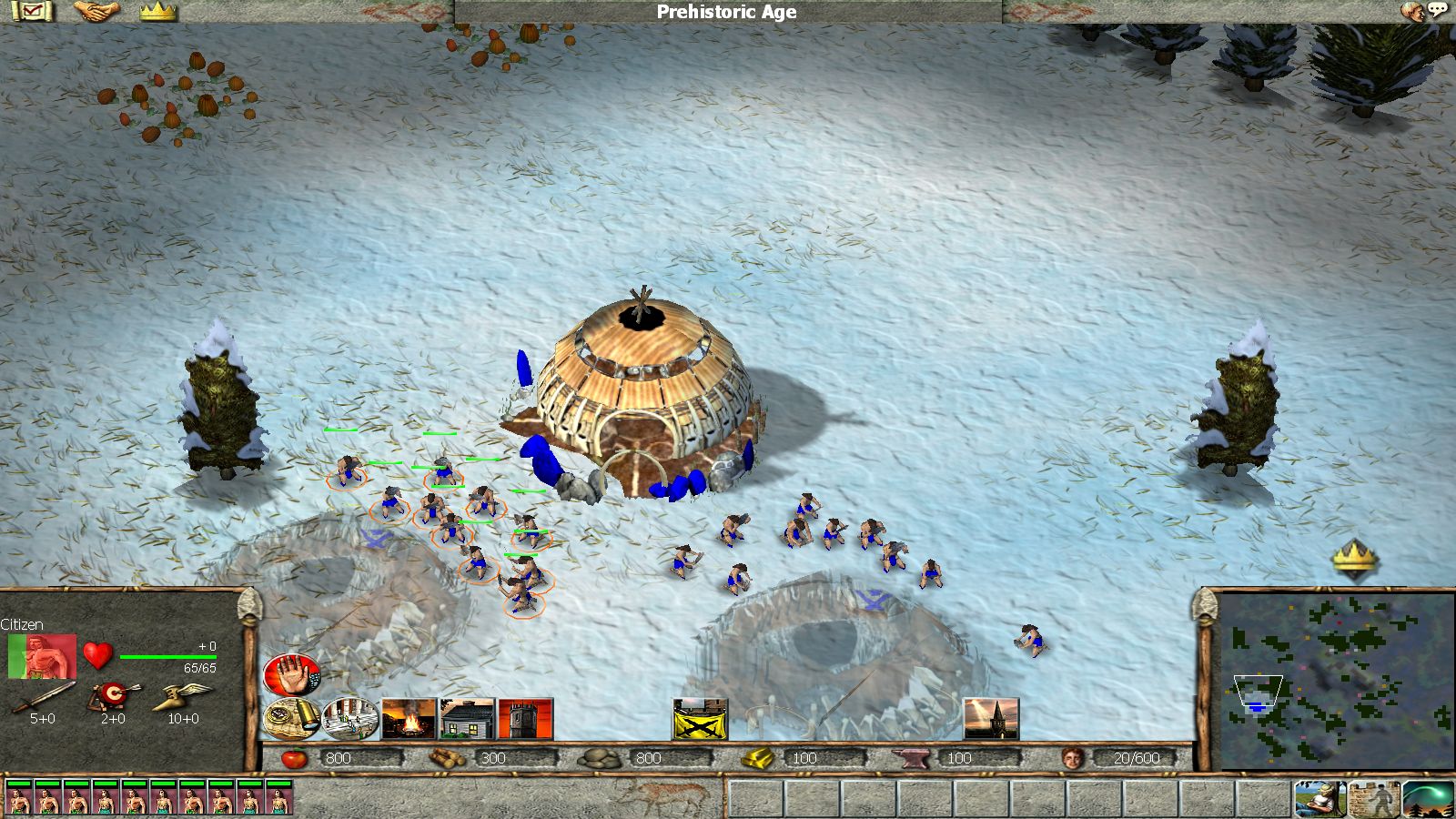Viewport: 1456px width, 819px height.
Task: Click the Prehistoric Age title bar
Action: pos(726,12)
